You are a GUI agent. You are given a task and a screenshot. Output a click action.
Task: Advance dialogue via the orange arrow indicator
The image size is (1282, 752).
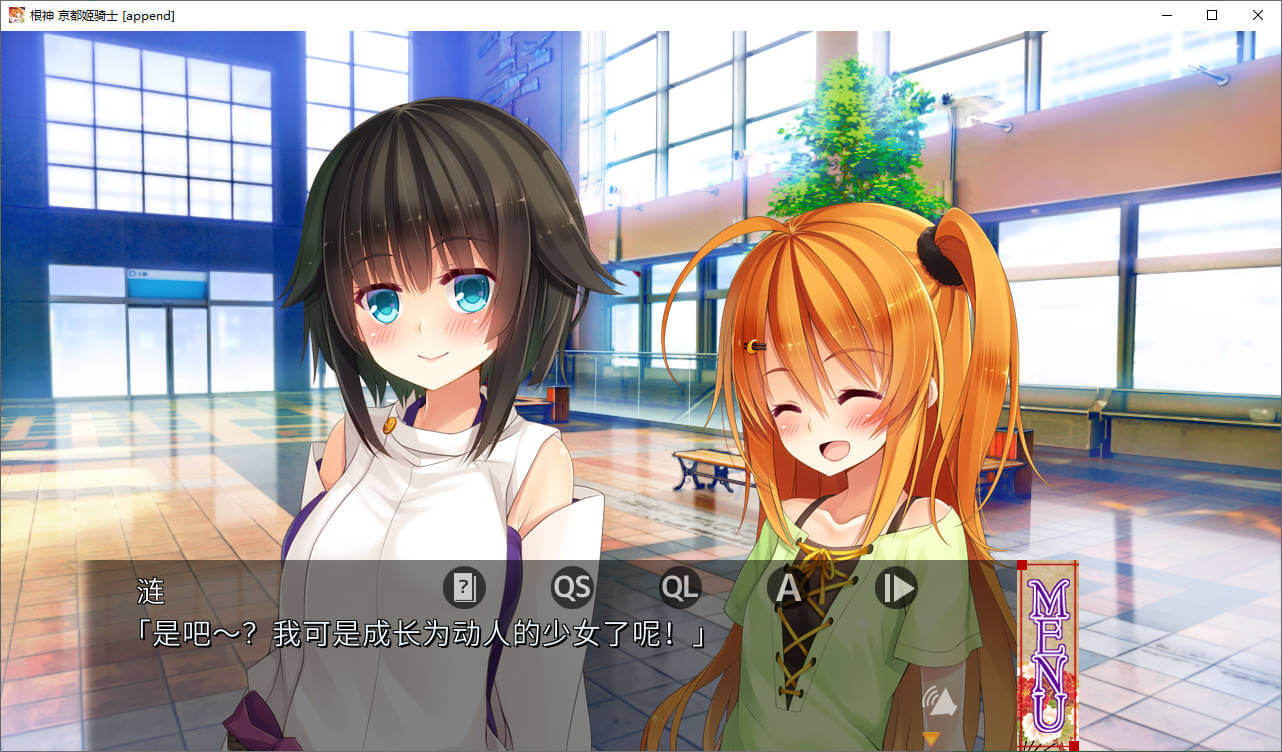click(x=931, y=739)
